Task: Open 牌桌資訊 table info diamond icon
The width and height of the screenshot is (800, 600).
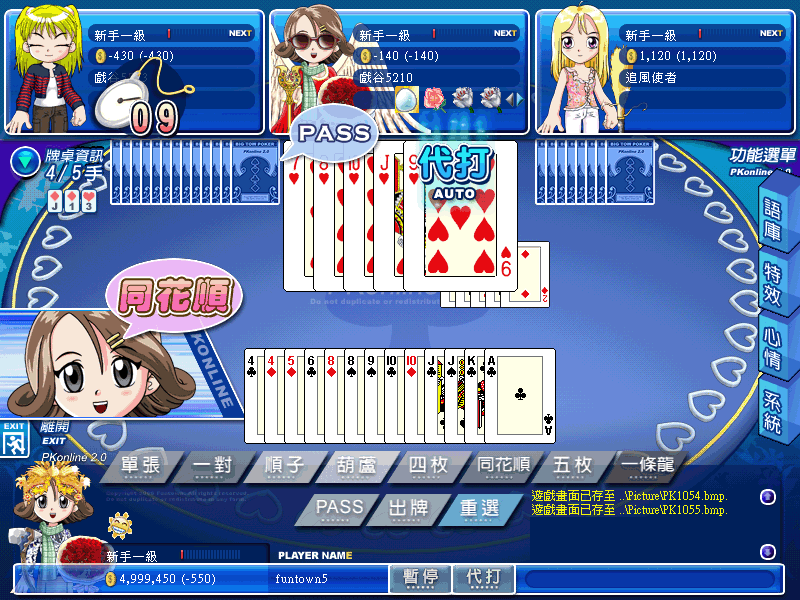Action: click(23, 159)
